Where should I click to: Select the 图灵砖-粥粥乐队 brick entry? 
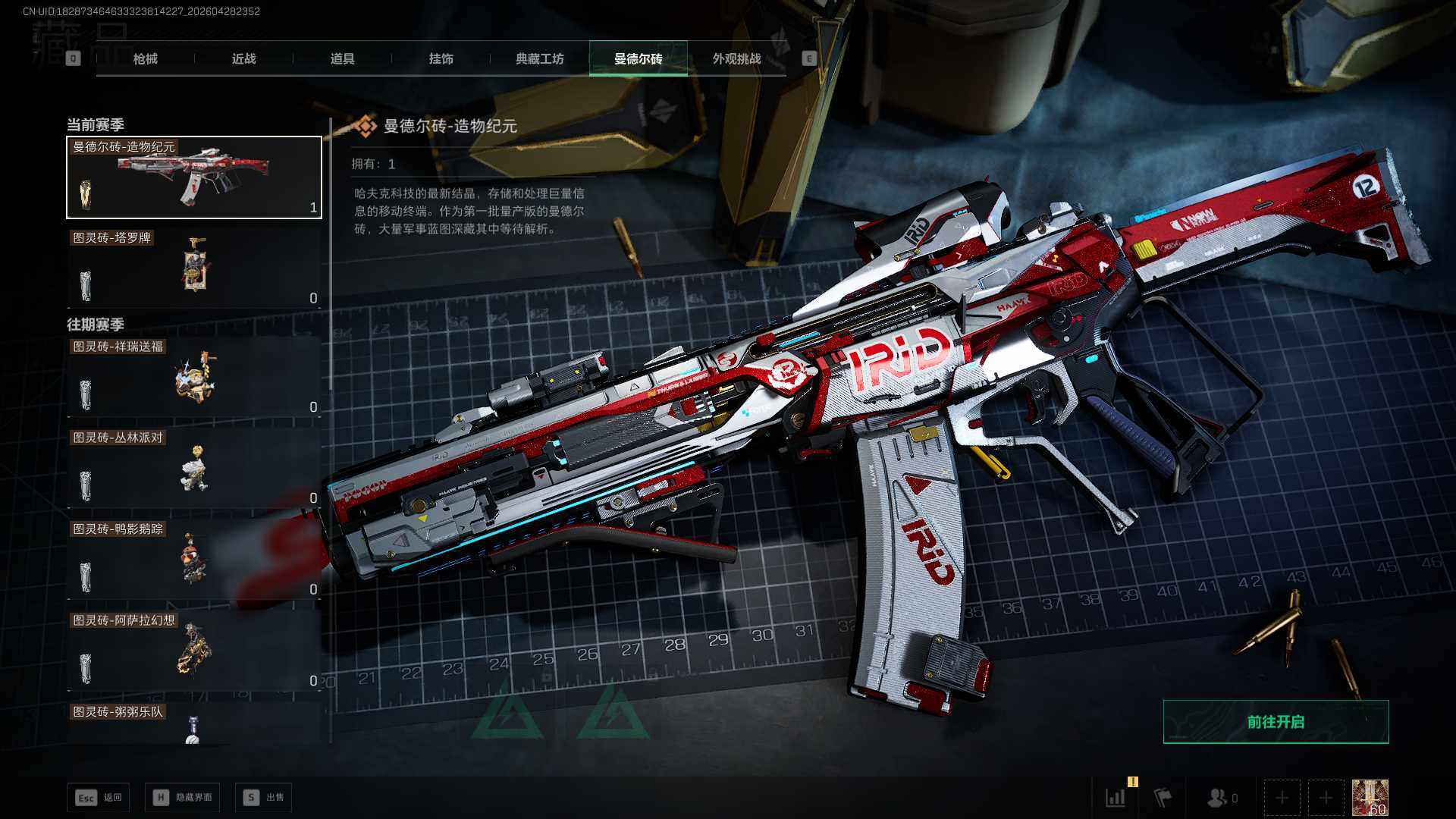(x=194, y=724)
